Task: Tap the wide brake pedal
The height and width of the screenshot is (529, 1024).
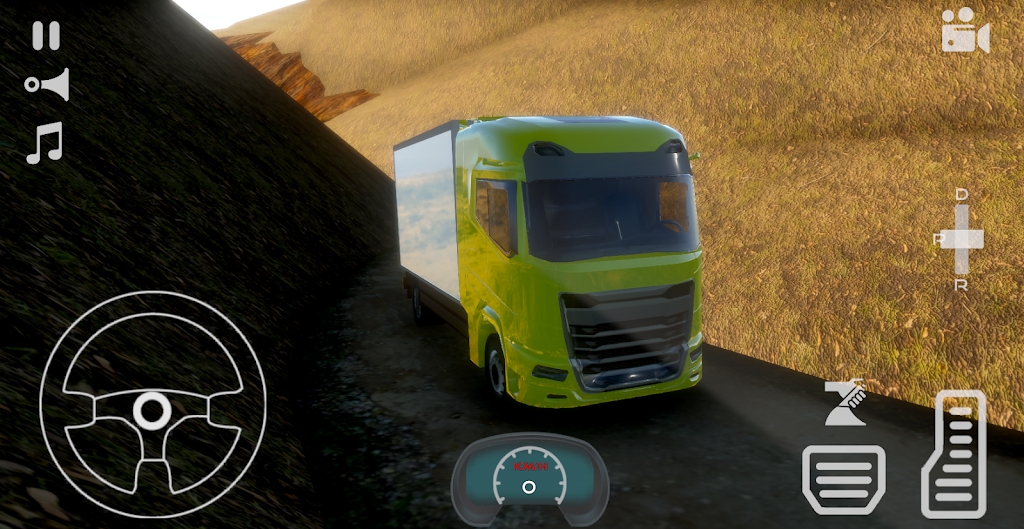Action: (x=843, y=479)
